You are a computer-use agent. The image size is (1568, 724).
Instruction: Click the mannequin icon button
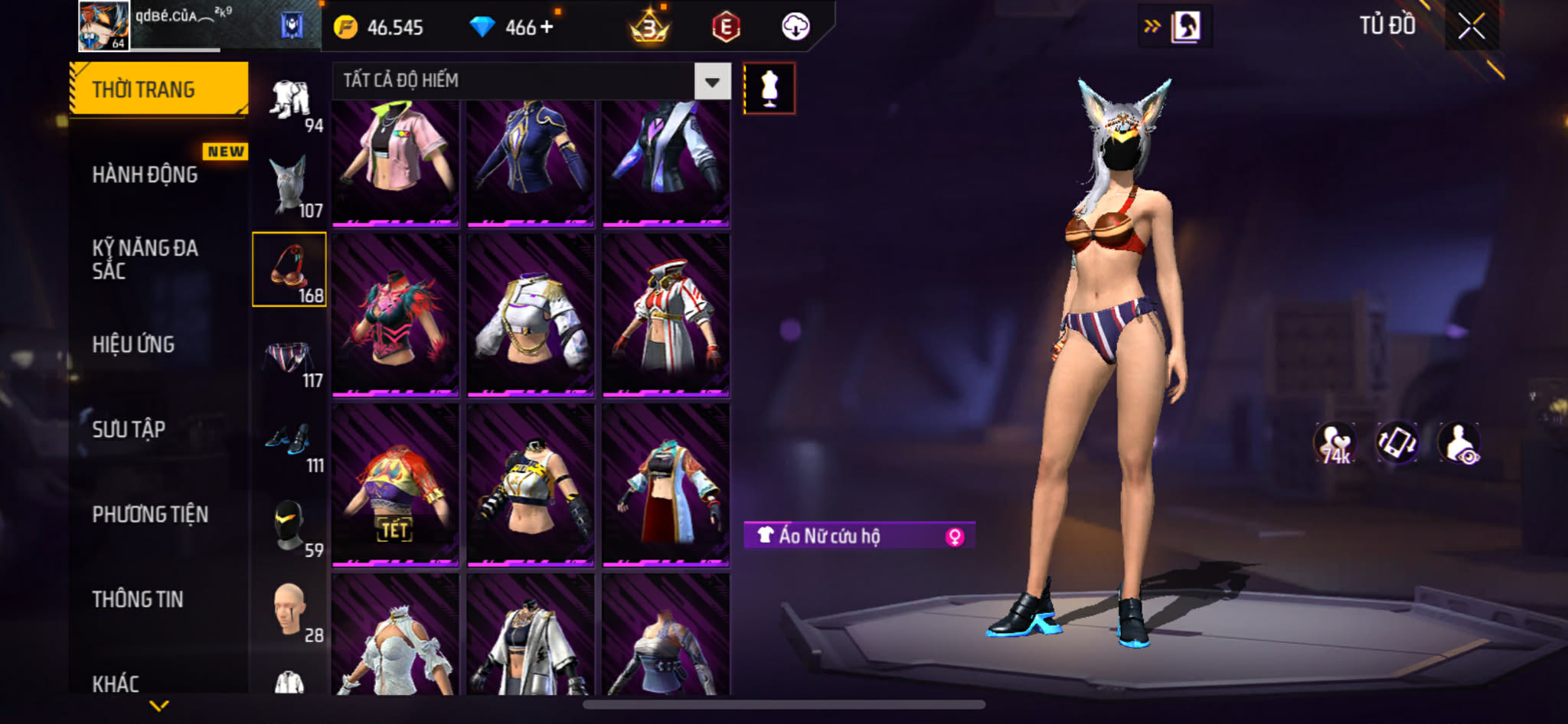tap(769, 89)
